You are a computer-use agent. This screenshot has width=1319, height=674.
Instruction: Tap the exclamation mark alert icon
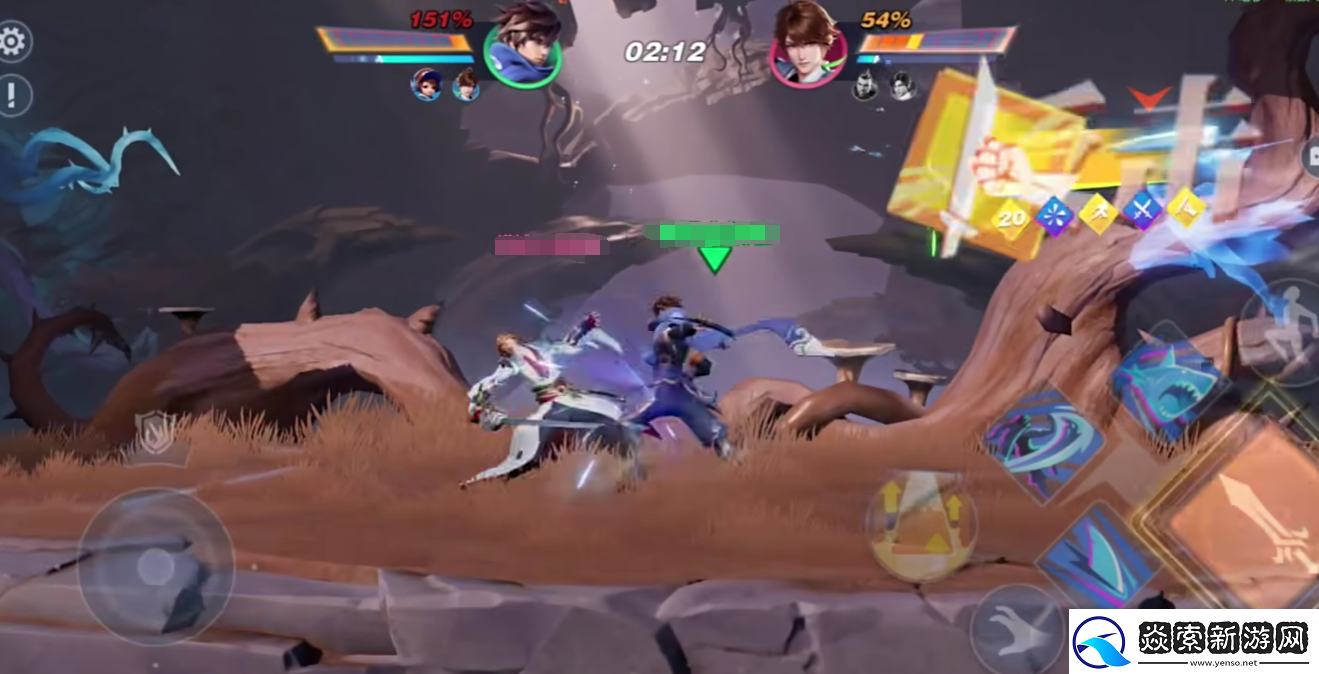click(x=12, y=96)
